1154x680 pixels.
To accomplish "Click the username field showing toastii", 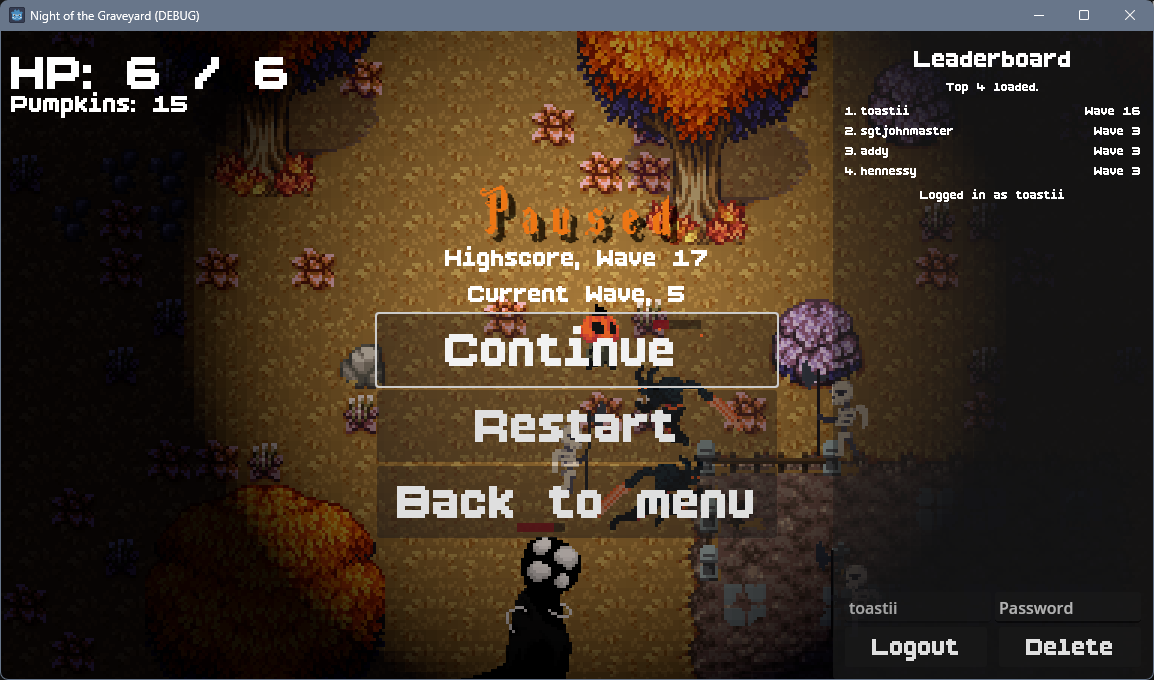I will click(914, 608).
